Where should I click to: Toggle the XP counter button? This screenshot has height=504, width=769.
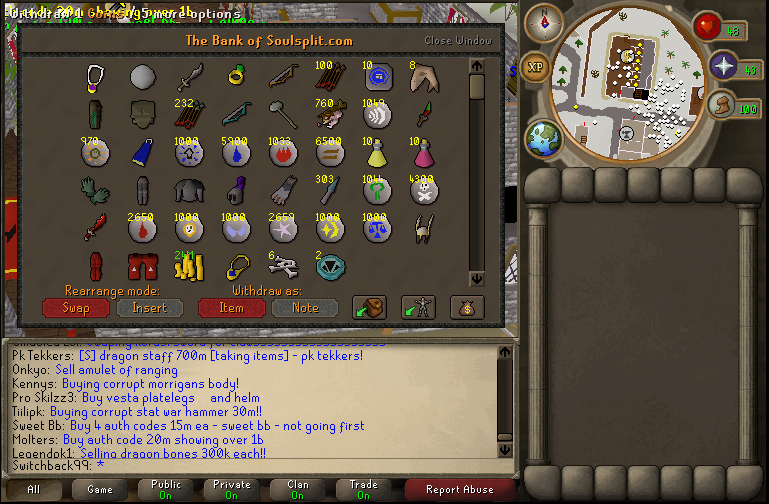pyautogui.click(x=535, y=68)
